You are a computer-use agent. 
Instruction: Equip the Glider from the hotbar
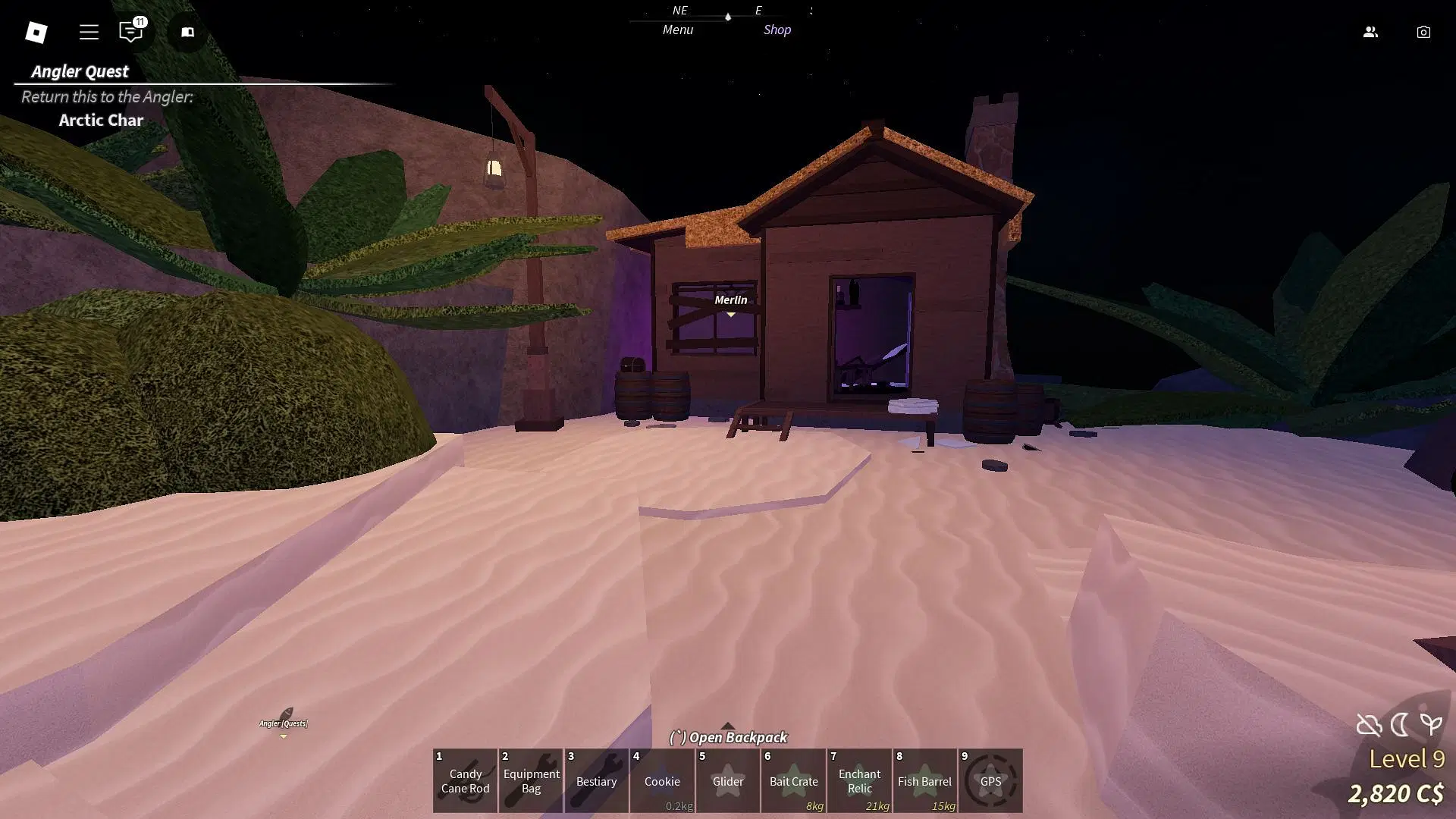tap(728, 780)
